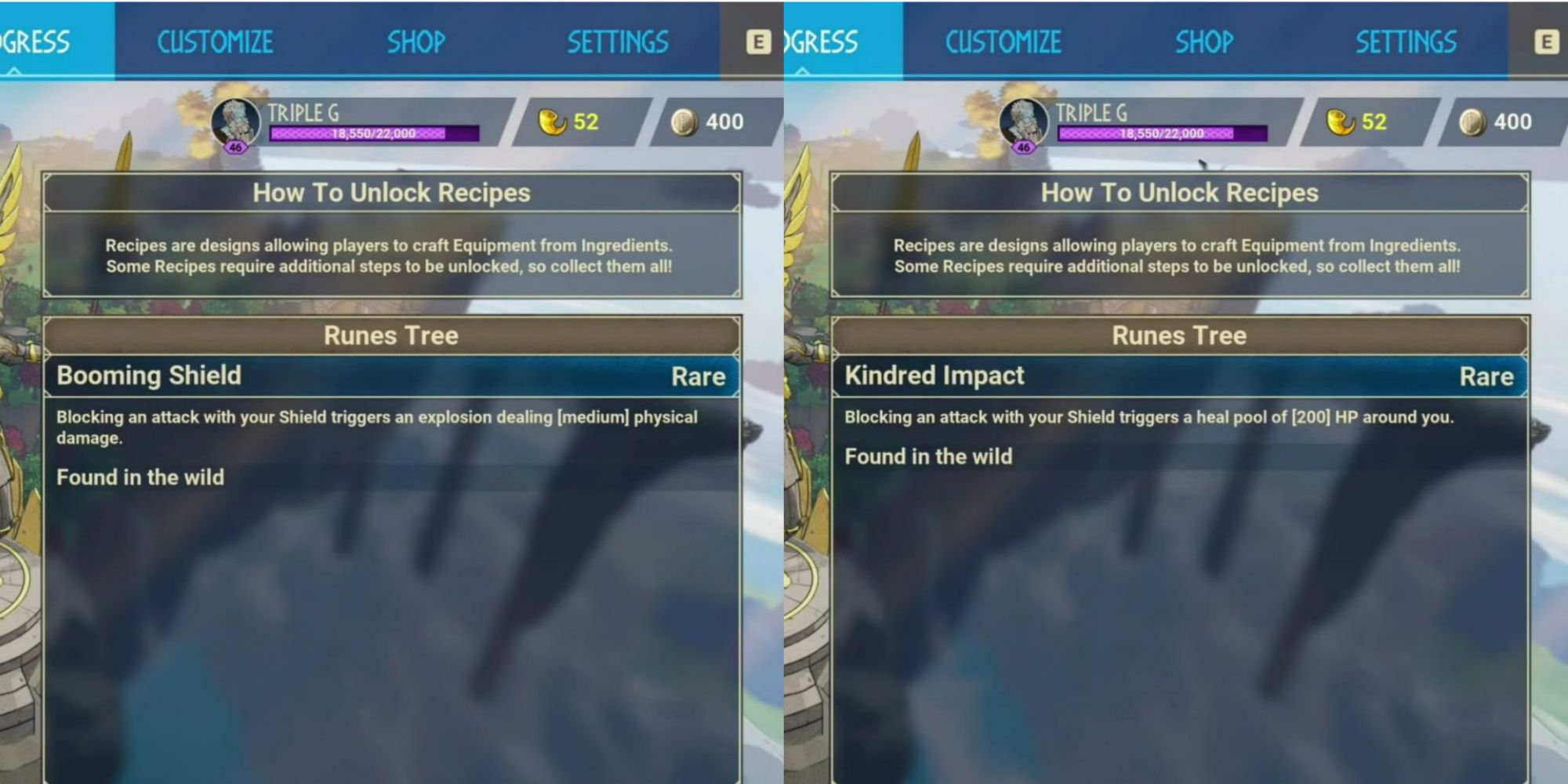Toggle the Kindred Impact recipe entry
This screenshot has height=784, width=1568.
click(x=935, y=376)
